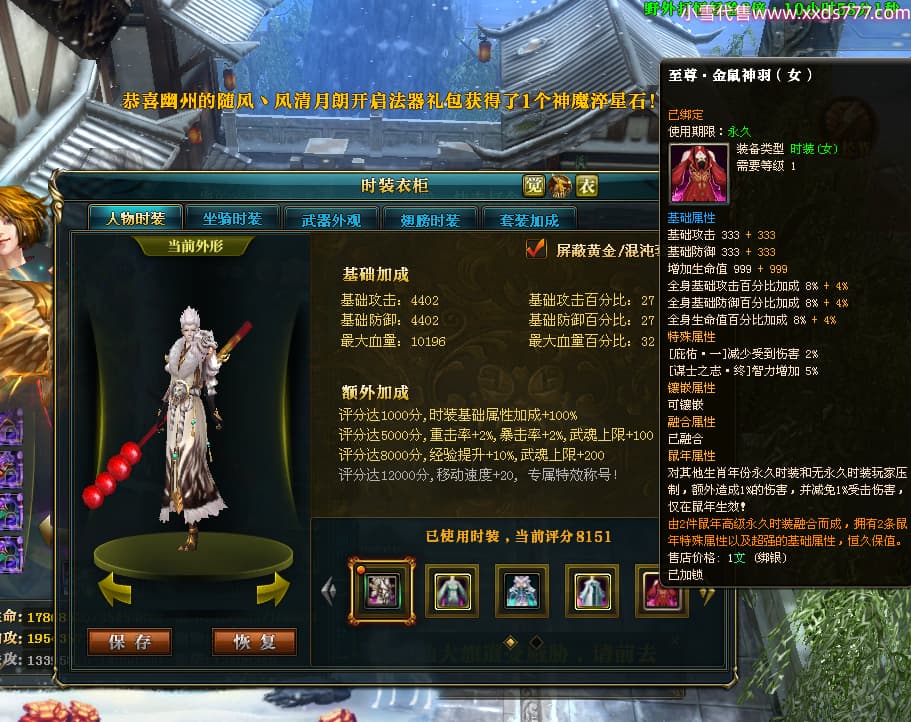Rotate character with the right yellow arrow
The width and height of the screenshot is (911, 722).
tap(272, 591)
